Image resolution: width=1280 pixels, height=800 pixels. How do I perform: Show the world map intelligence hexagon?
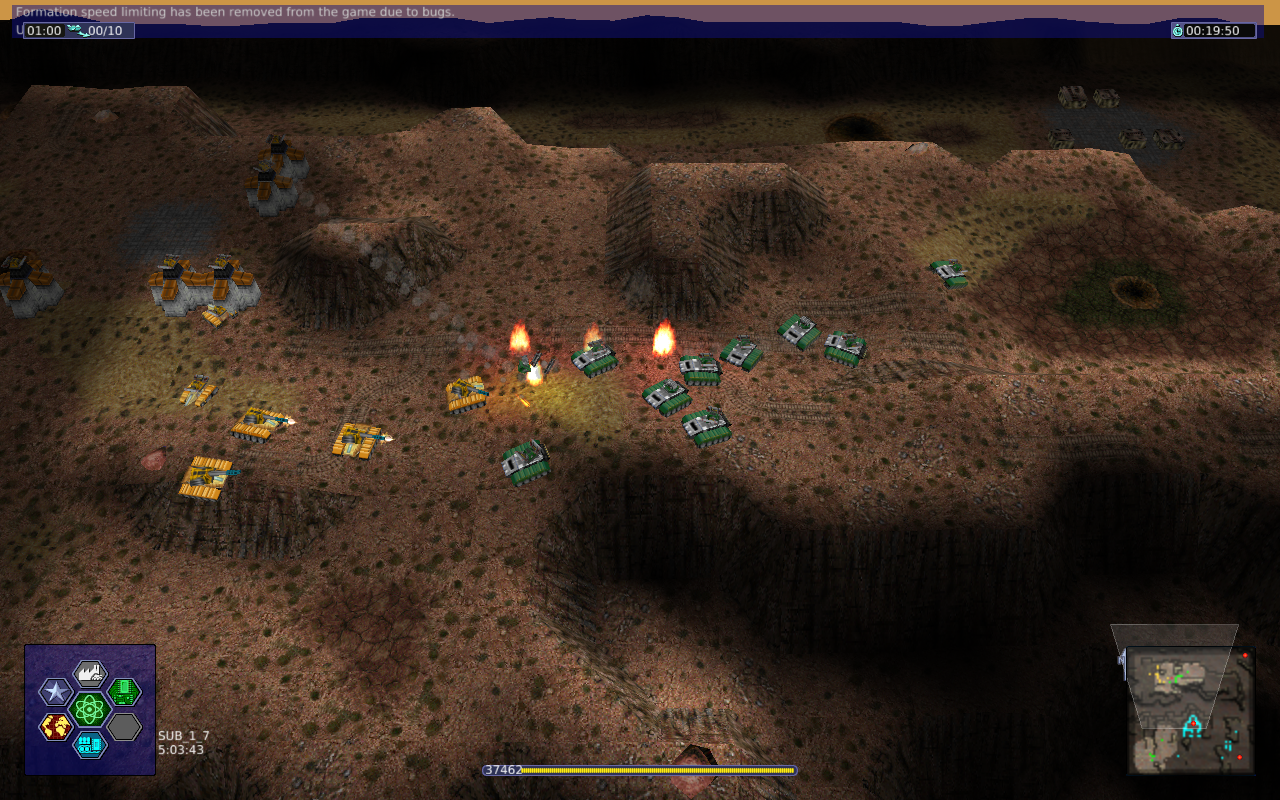[x=56, y=726]
